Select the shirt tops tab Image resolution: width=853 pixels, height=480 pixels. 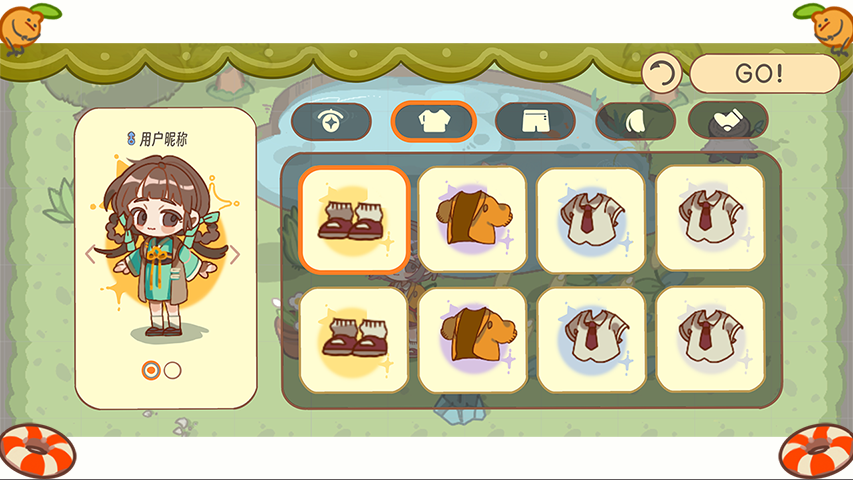click(x=433, y=121)
